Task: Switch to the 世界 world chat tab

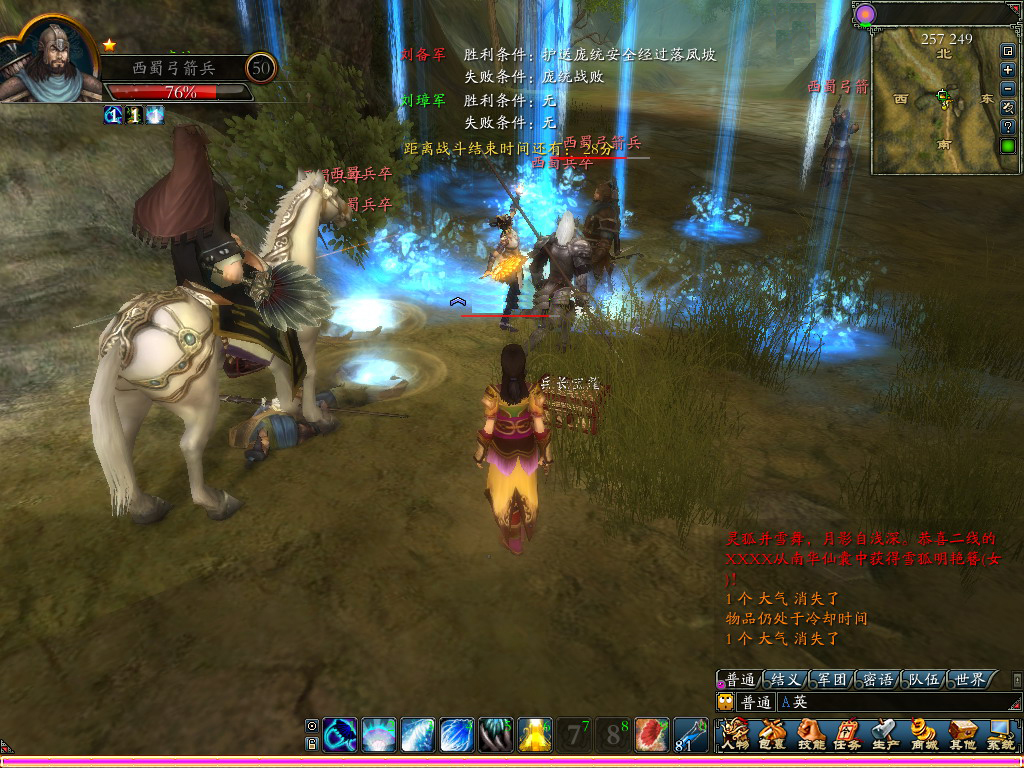Action: (x=970, y=680)
